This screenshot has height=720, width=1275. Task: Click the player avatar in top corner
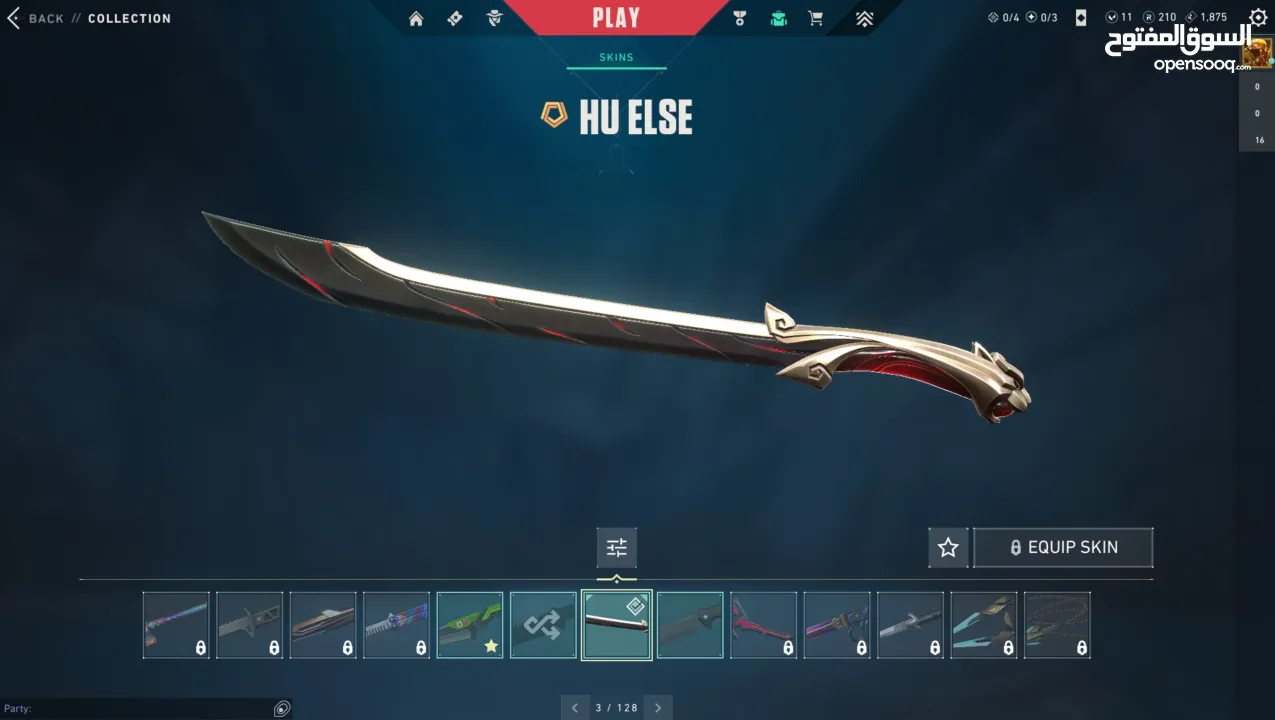tap(1257, 52)
